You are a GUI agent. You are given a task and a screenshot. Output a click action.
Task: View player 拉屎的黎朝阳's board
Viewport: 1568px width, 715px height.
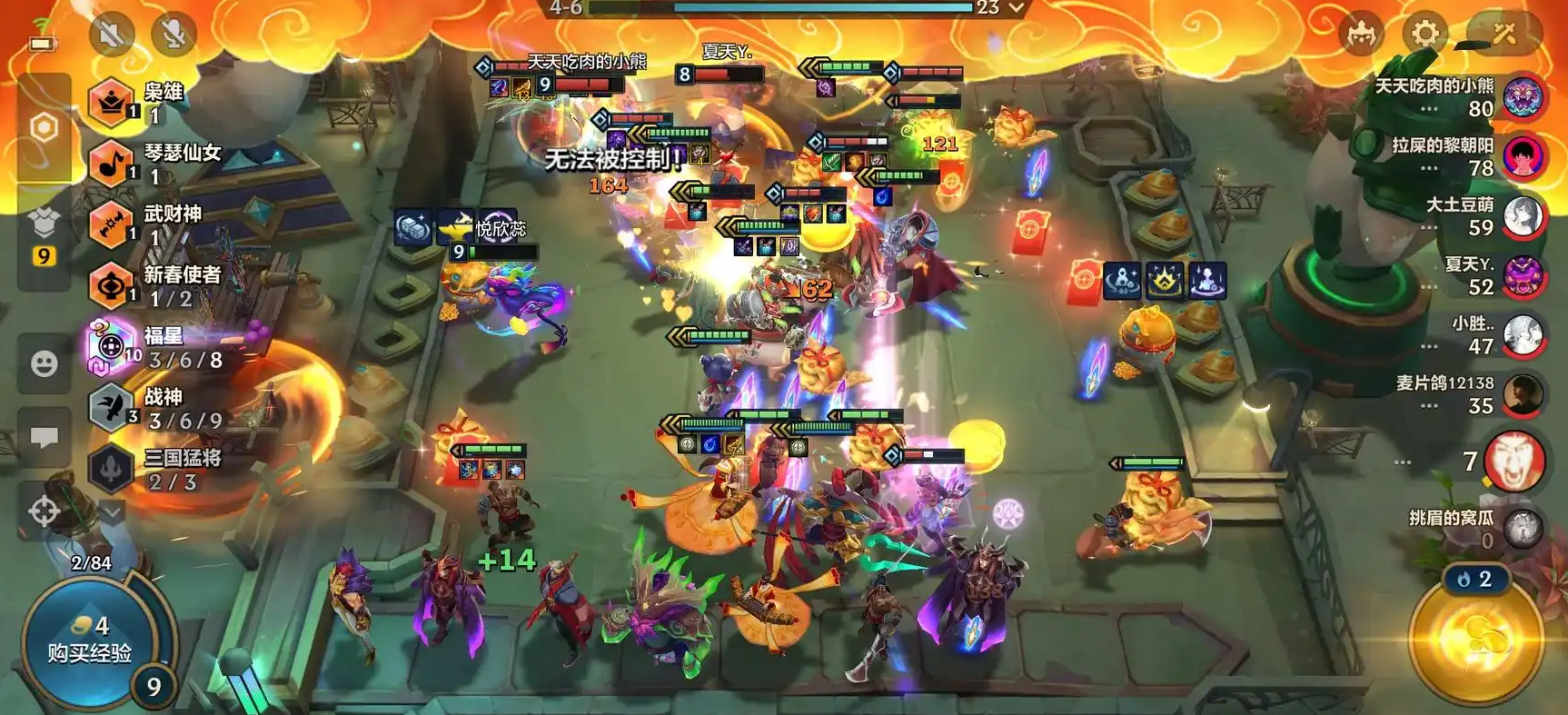tap(1523, 156)
